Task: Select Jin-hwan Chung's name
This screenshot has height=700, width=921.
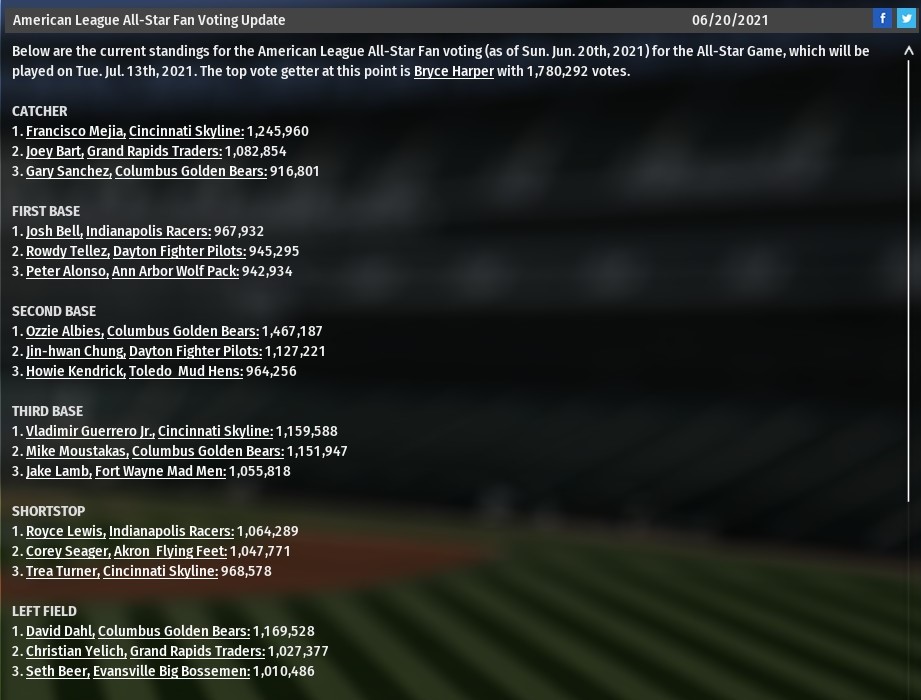Action: click(x=75, y=351)
